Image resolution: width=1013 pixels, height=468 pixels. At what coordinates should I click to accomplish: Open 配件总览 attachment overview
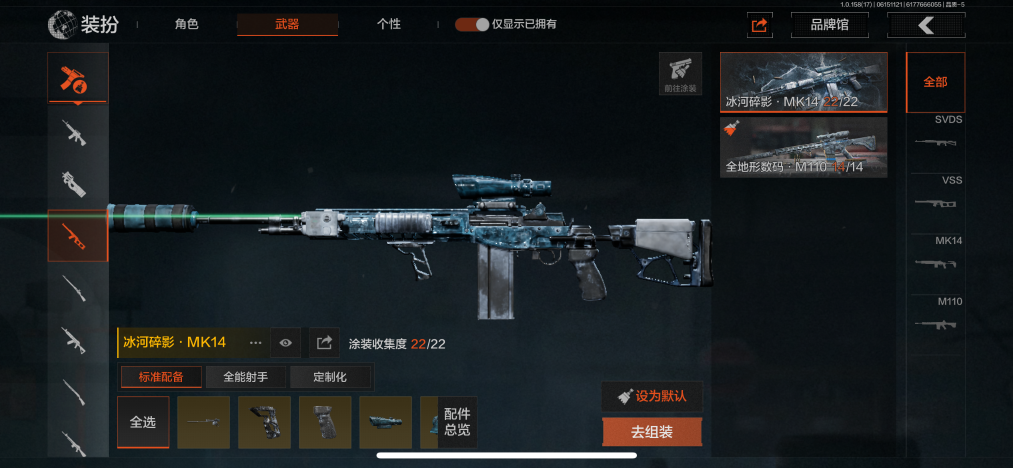pos(457,422)
